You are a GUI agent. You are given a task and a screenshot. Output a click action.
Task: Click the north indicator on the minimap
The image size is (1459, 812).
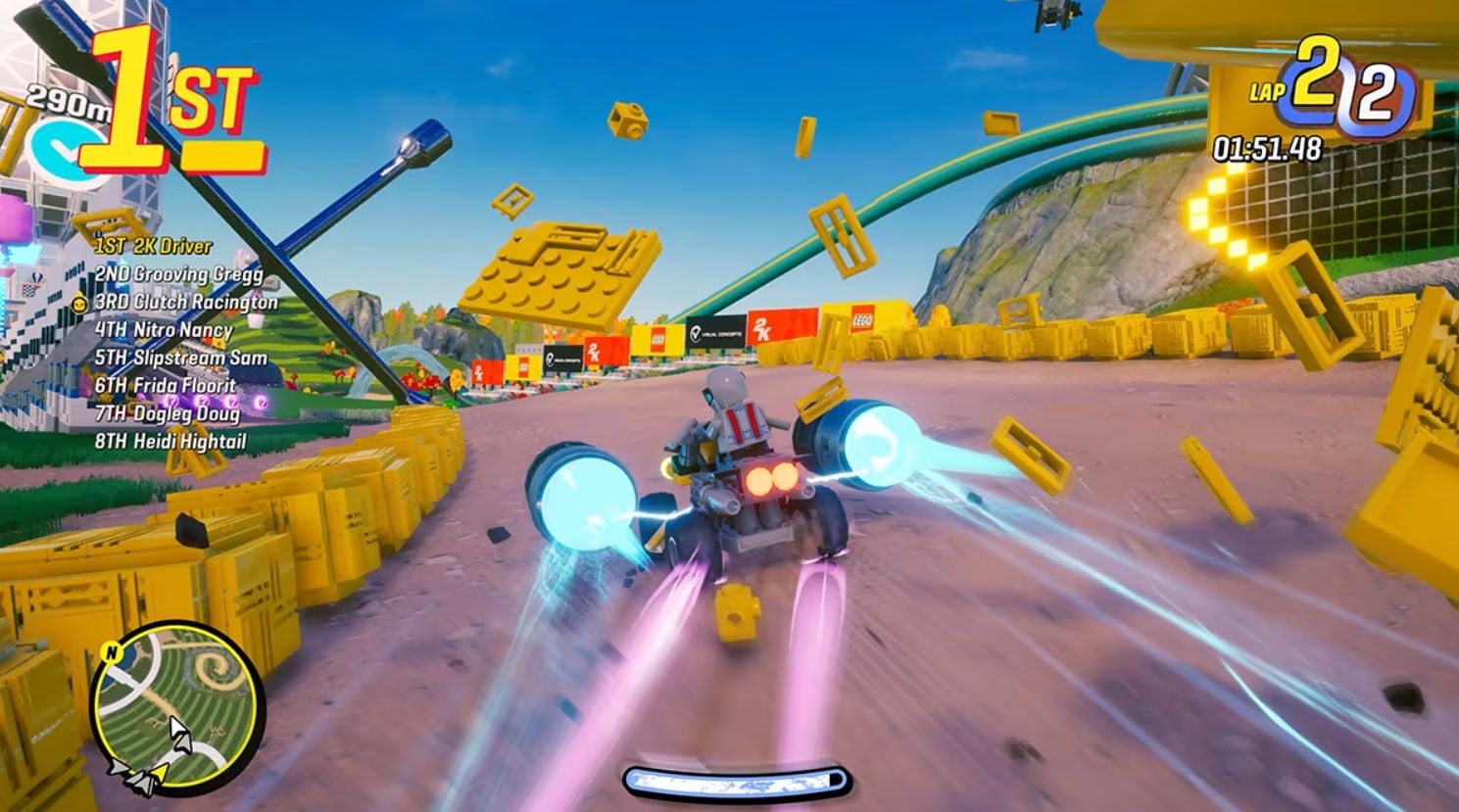111,651
